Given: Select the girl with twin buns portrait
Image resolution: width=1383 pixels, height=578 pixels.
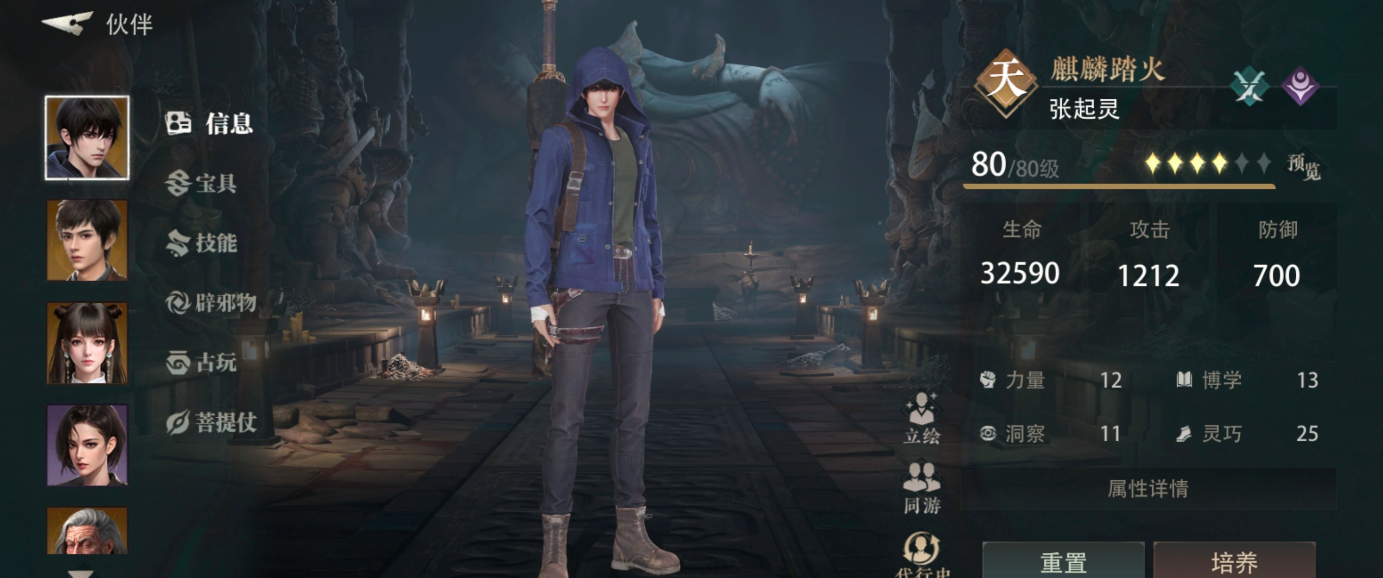Looking at the screenshot, I should tap(87, 343).
